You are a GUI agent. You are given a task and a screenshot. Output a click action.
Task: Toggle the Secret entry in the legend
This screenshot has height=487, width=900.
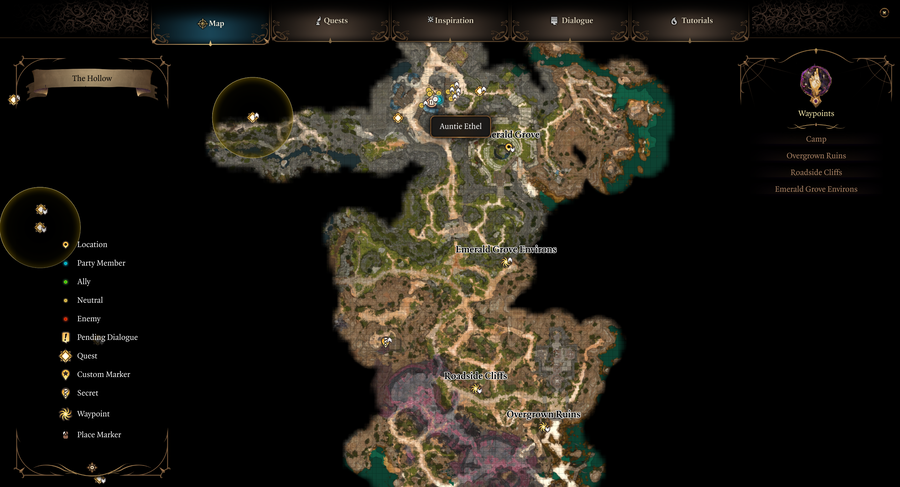87,393
